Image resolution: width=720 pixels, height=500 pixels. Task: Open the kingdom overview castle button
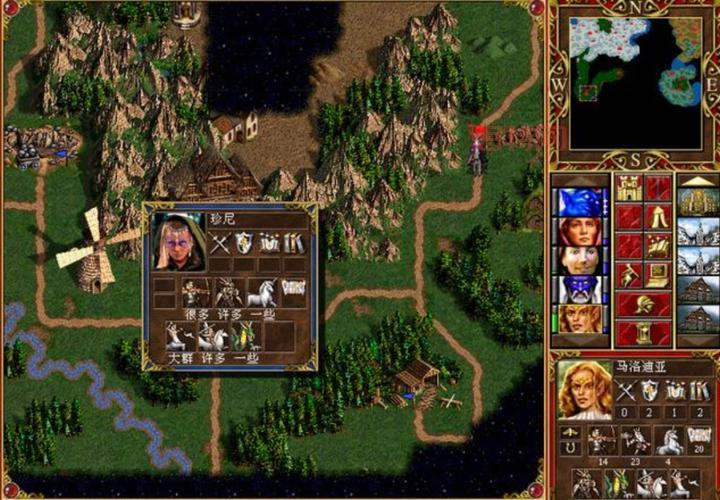(629, 188)
